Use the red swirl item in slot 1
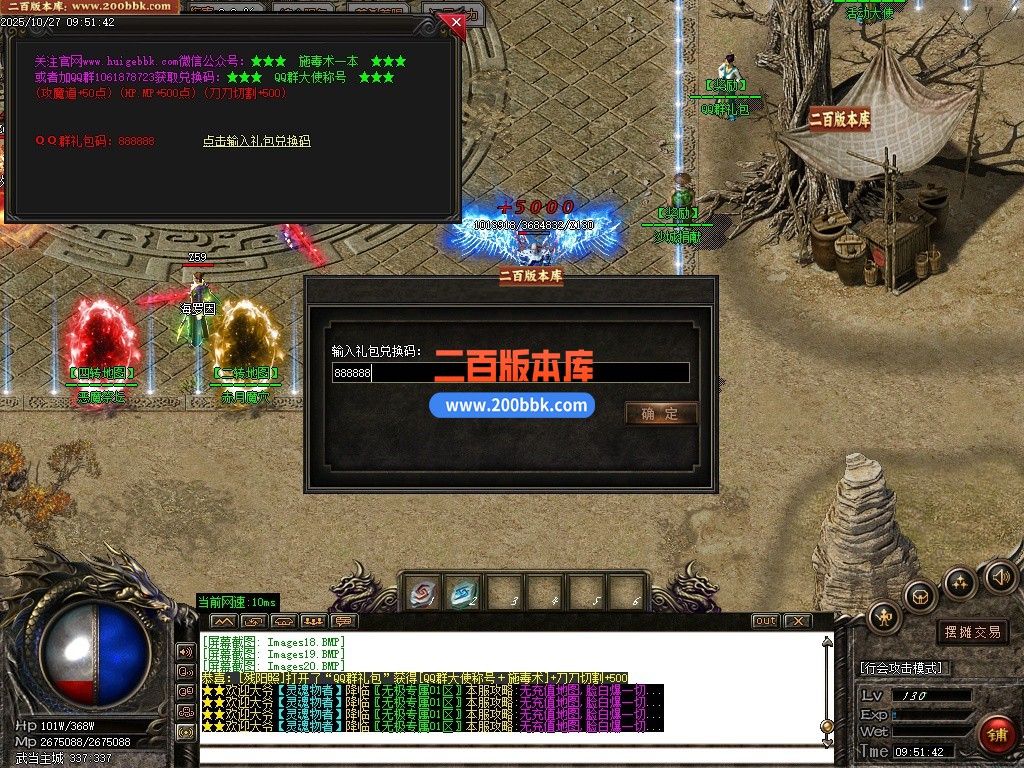This screenshot has width=1024, height=768. pos(423,593)
